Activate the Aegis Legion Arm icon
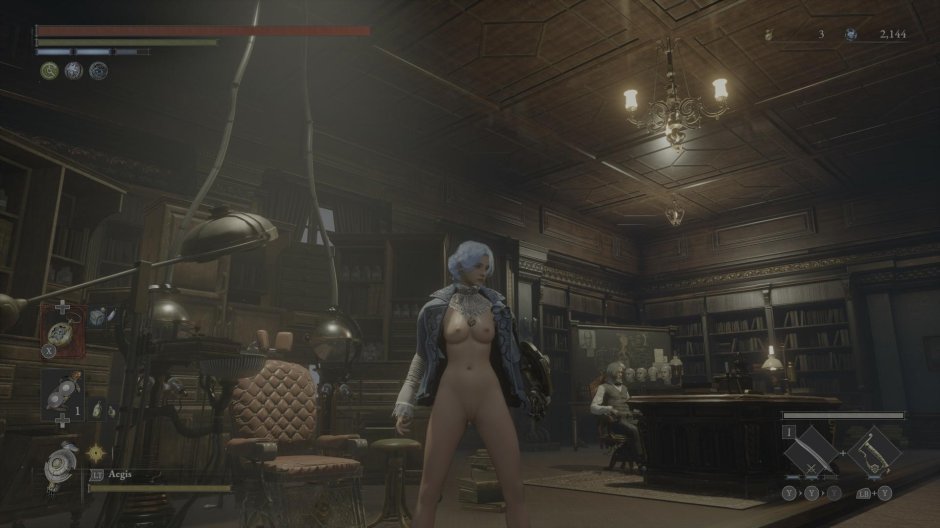 (64, 465)
